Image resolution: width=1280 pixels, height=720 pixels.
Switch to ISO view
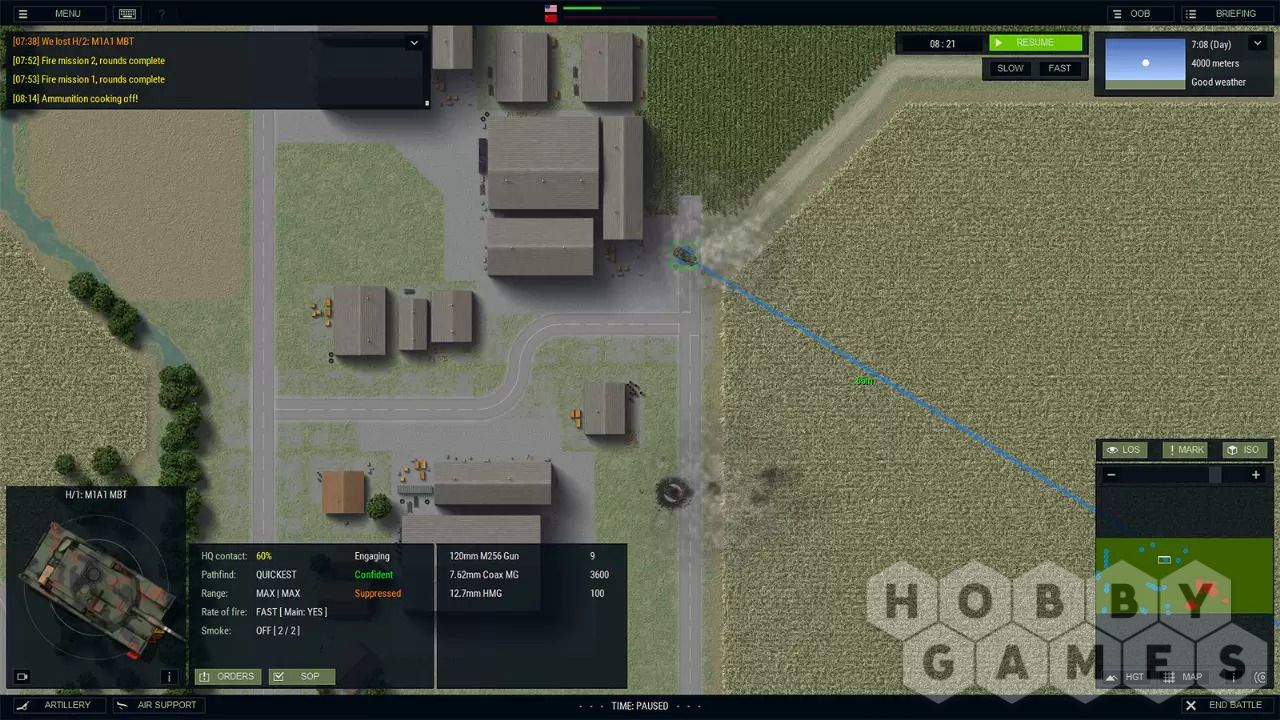pos(1243,450)
